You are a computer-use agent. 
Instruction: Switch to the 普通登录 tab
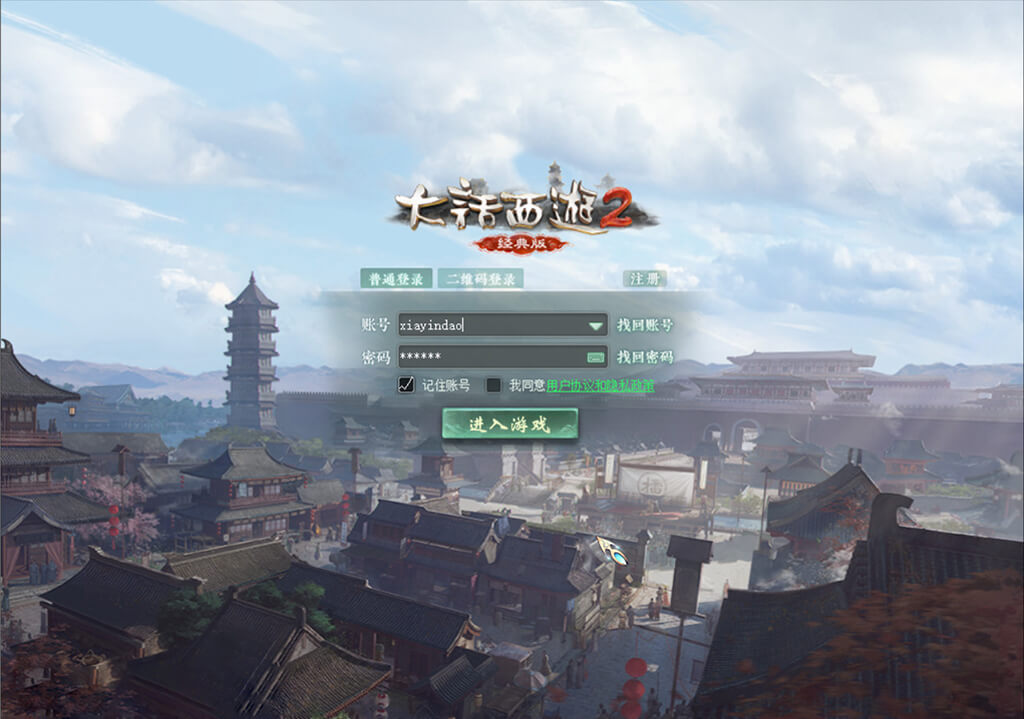pos(396,279)
